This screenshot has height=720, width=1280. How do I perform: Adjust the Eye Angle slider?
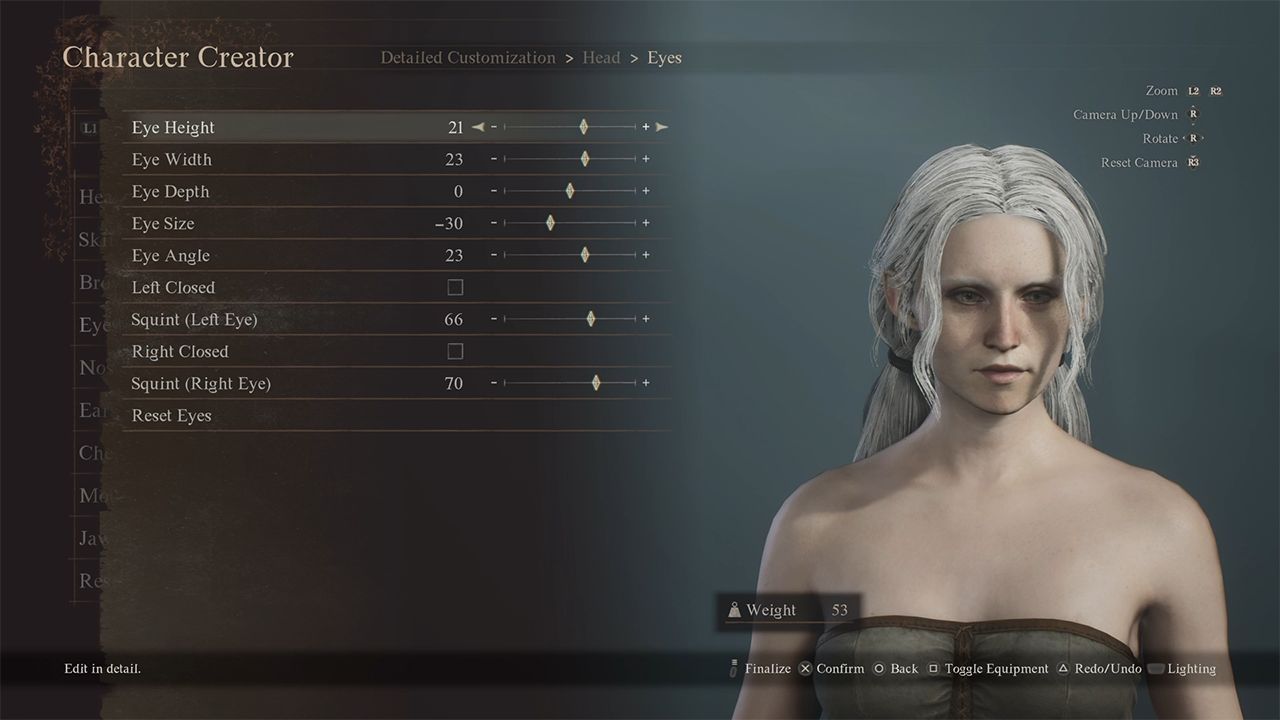click(x=585, y=255)
